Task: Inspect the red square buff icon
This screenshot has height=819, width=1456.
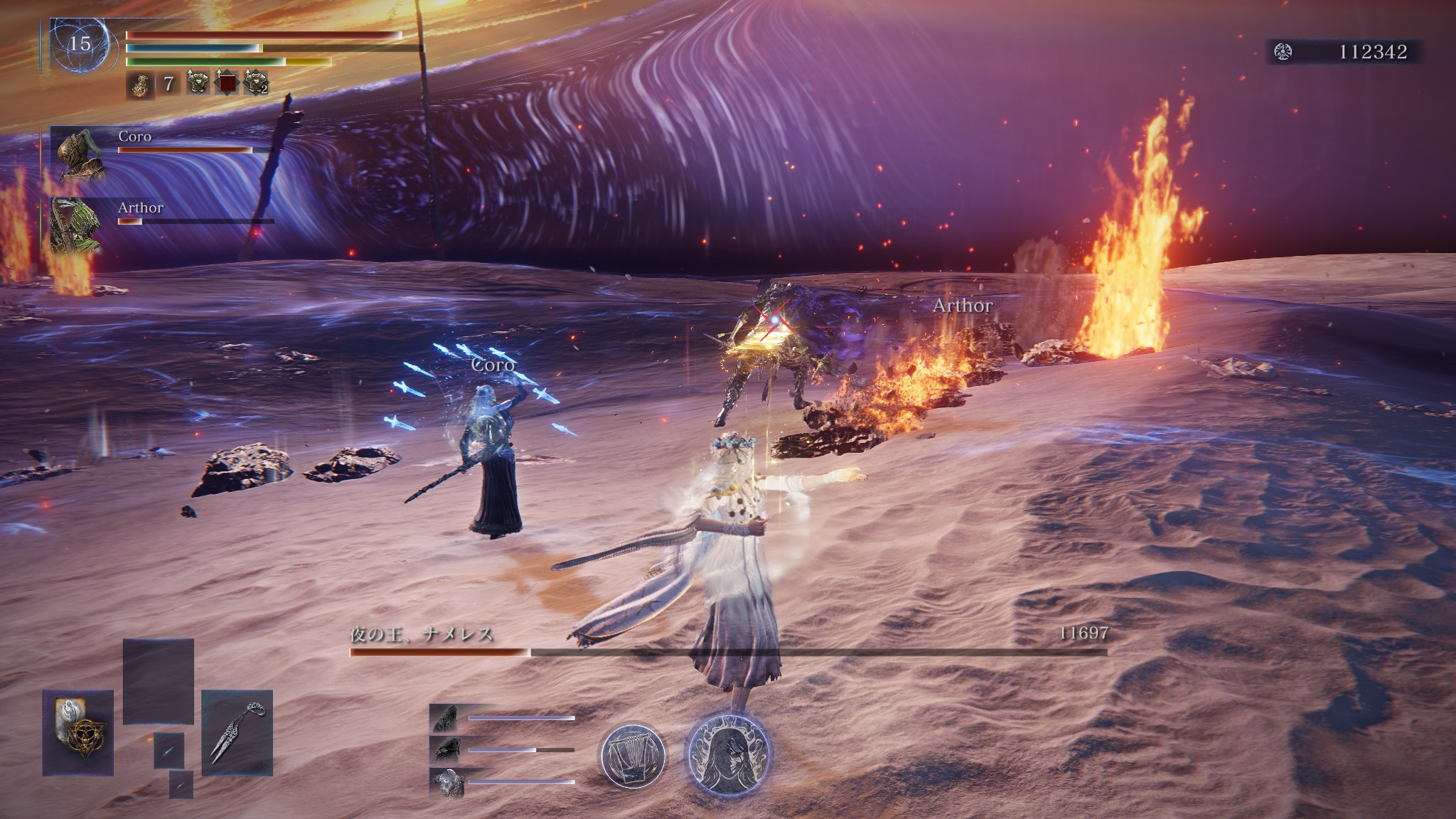Action: coord(227,83)
